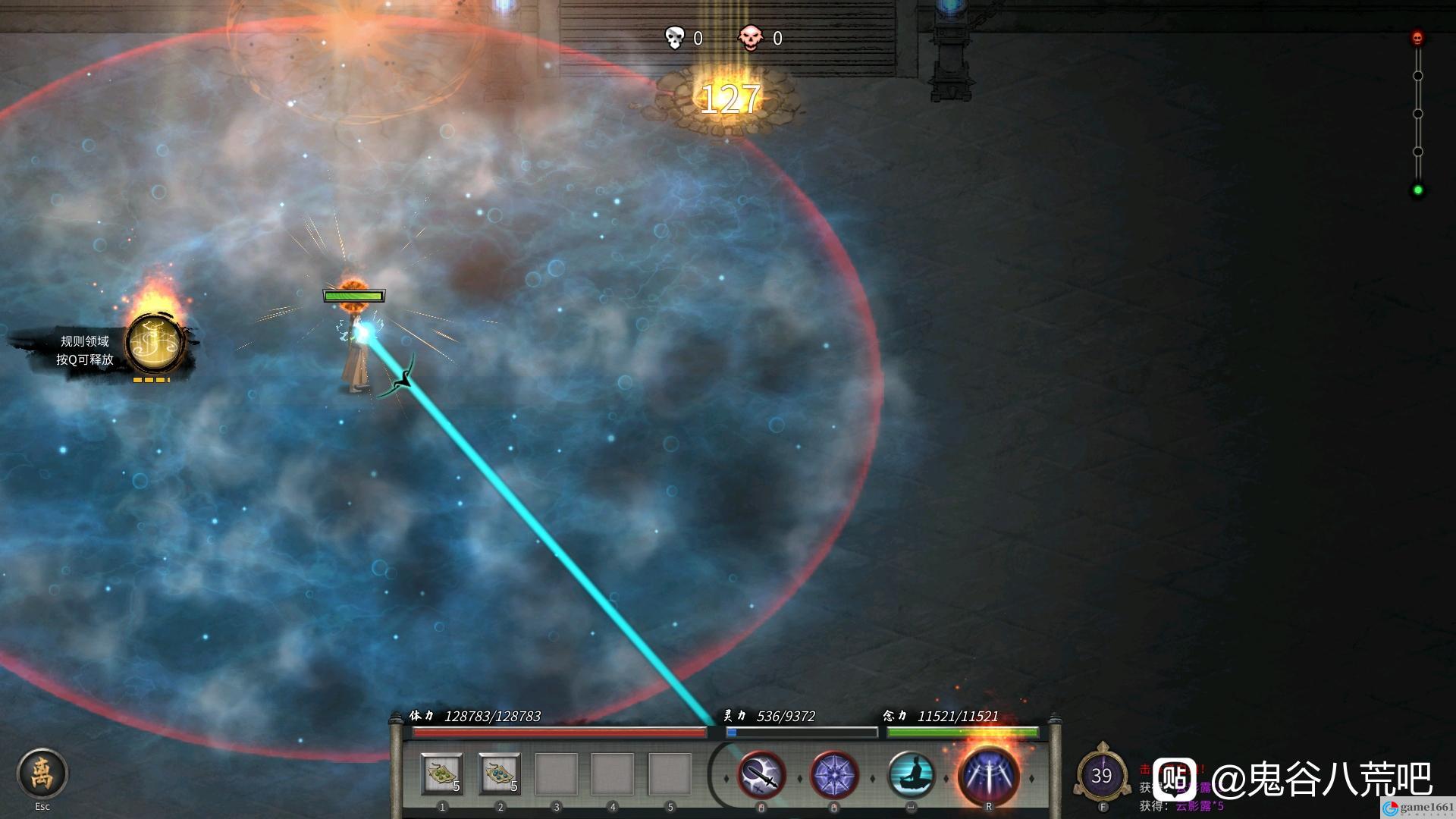Click the round 39 counter emblem

click(1102, 775)
